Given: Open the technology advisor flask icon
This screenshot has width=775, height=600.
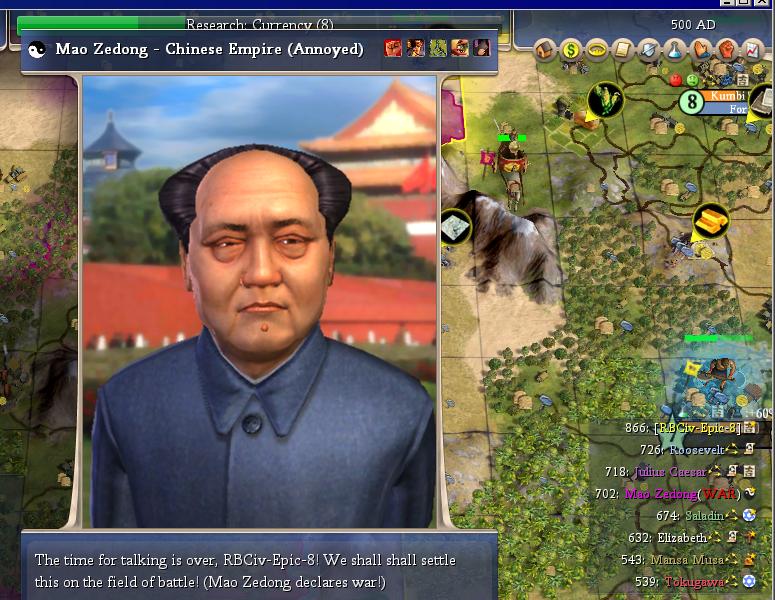Looking at the screenshot, I should point(675,49).
